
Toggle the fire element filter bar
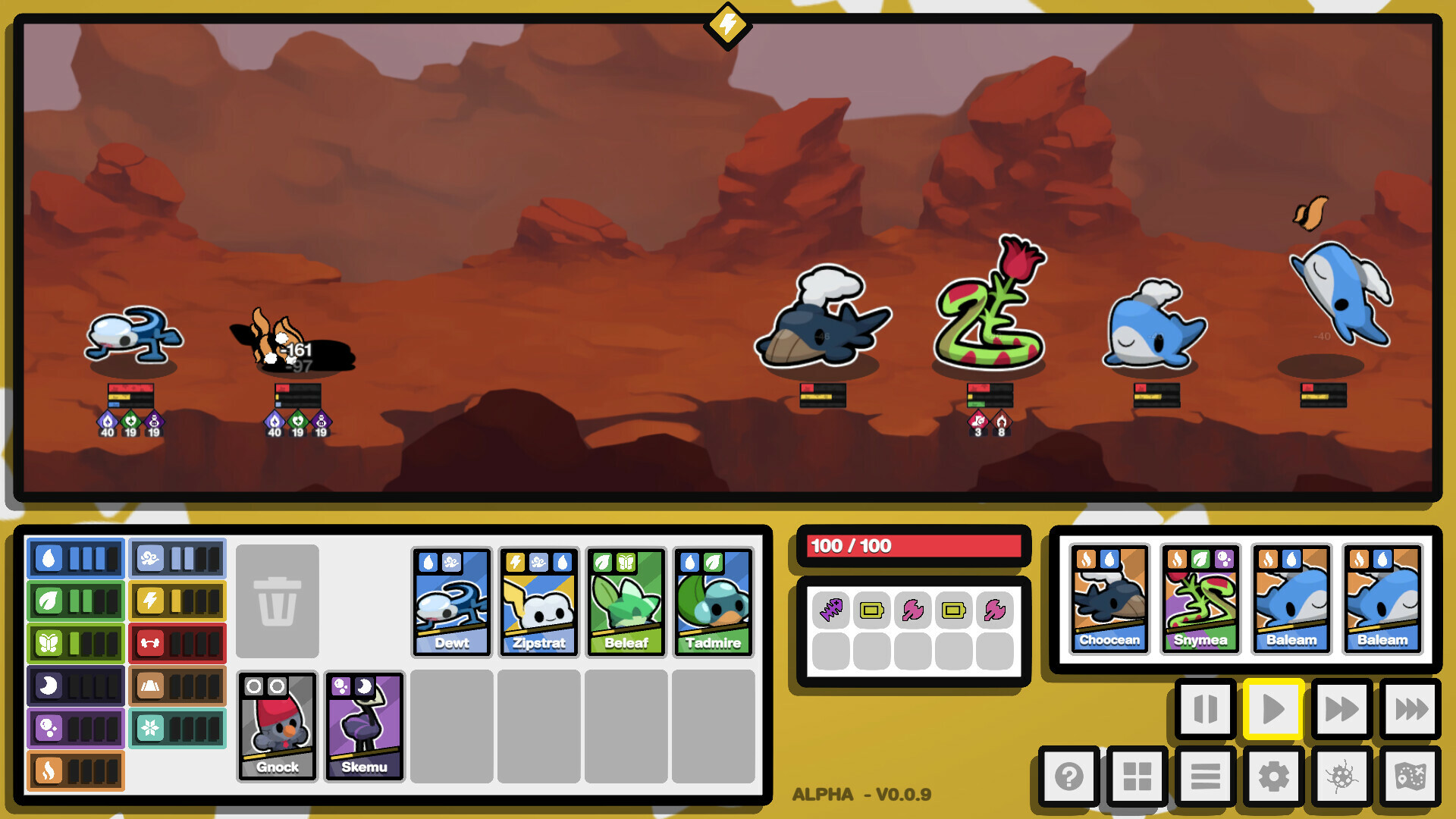click(75, 770)
